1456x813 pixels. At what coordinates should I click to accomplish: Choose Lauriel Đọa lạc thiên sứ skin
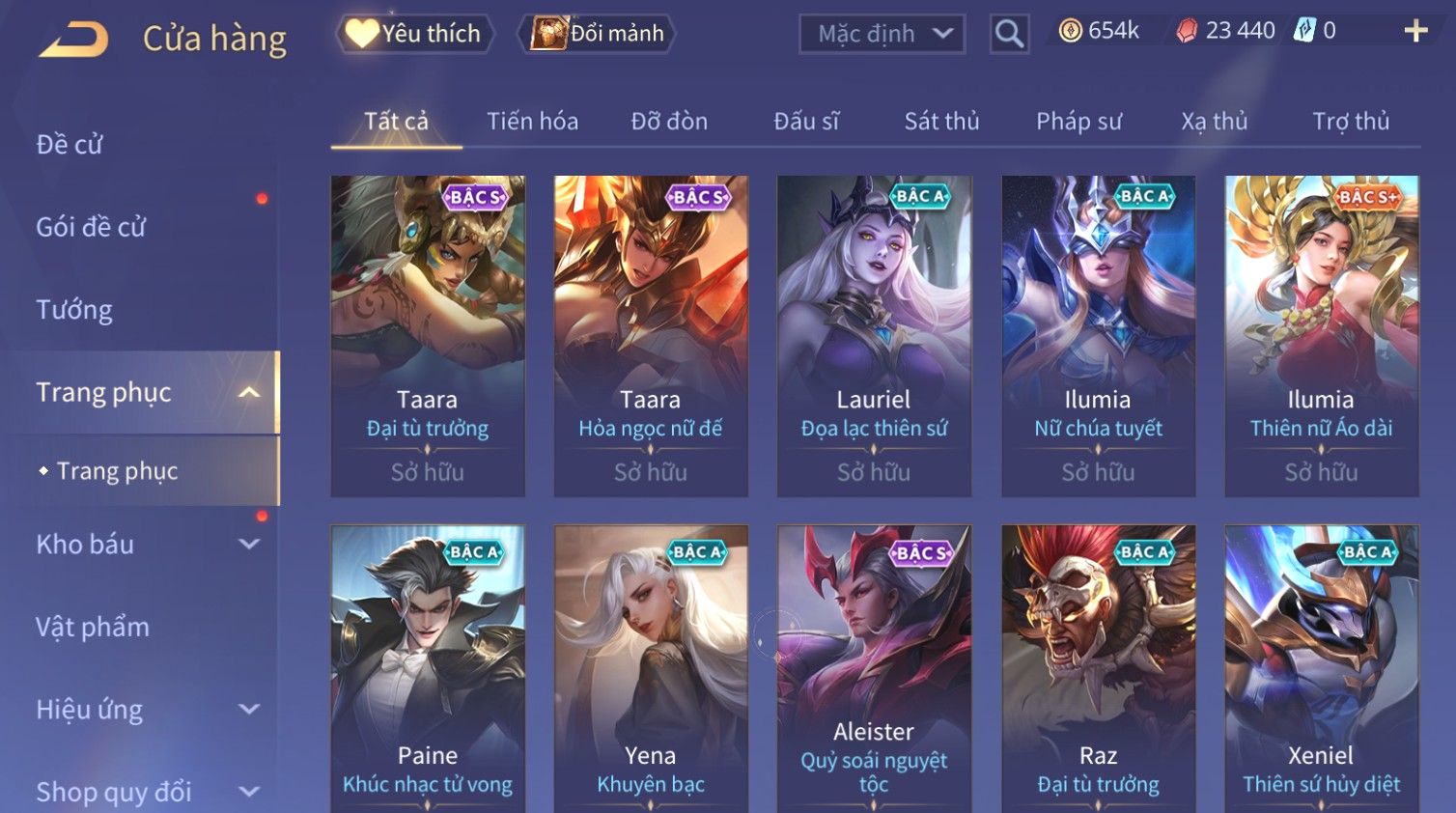pyautogui.click(x=874, y=335)
